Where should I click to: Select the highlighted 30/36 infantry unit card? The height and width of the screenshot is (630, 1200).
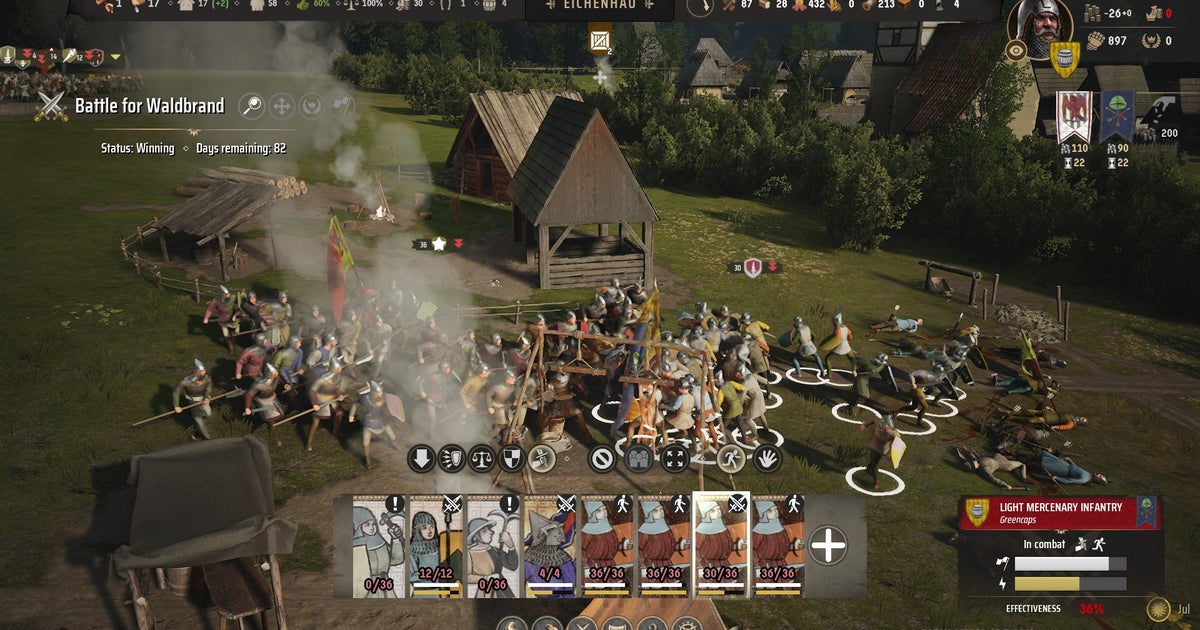point(721,545)
